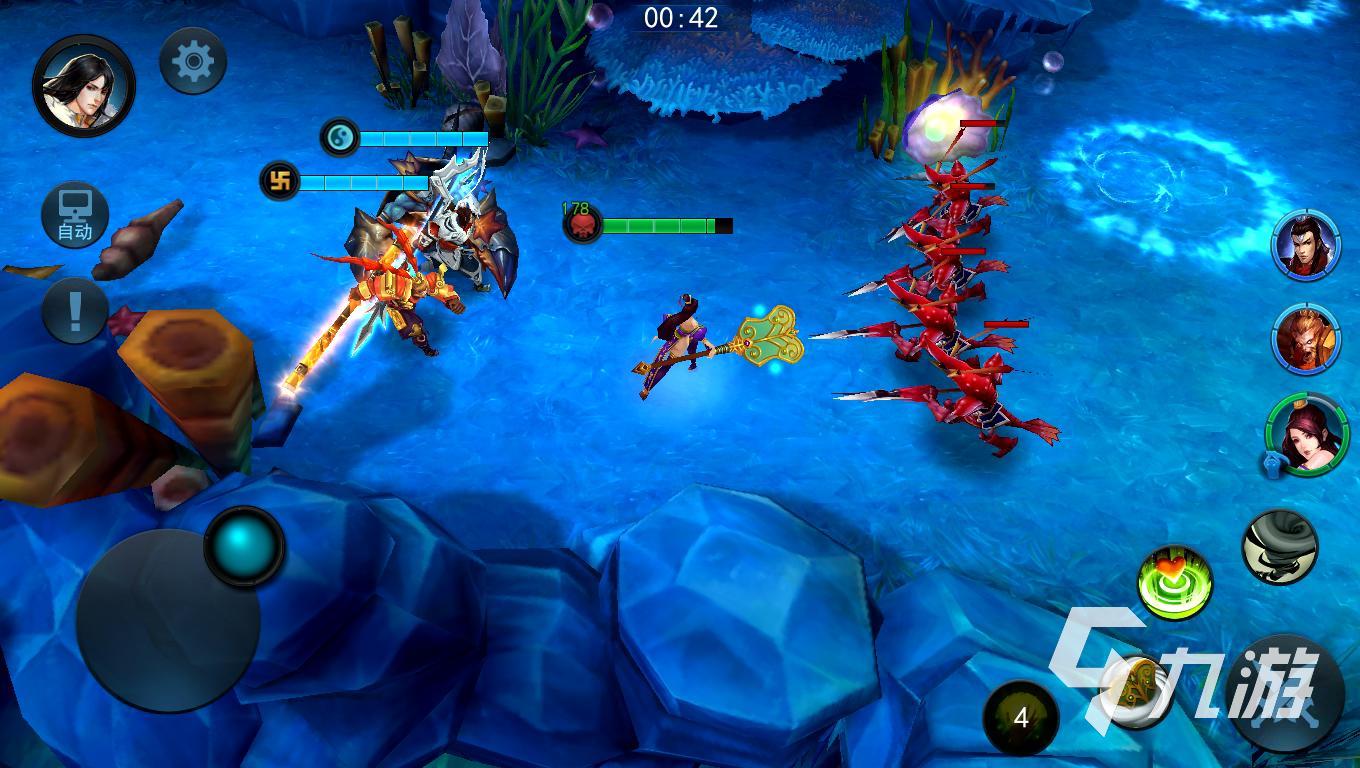The image size is (1360, 768).
Task: Switch to the dark-haired male hero portrait
Action: pyautogui.click(x=1306, y=246)
